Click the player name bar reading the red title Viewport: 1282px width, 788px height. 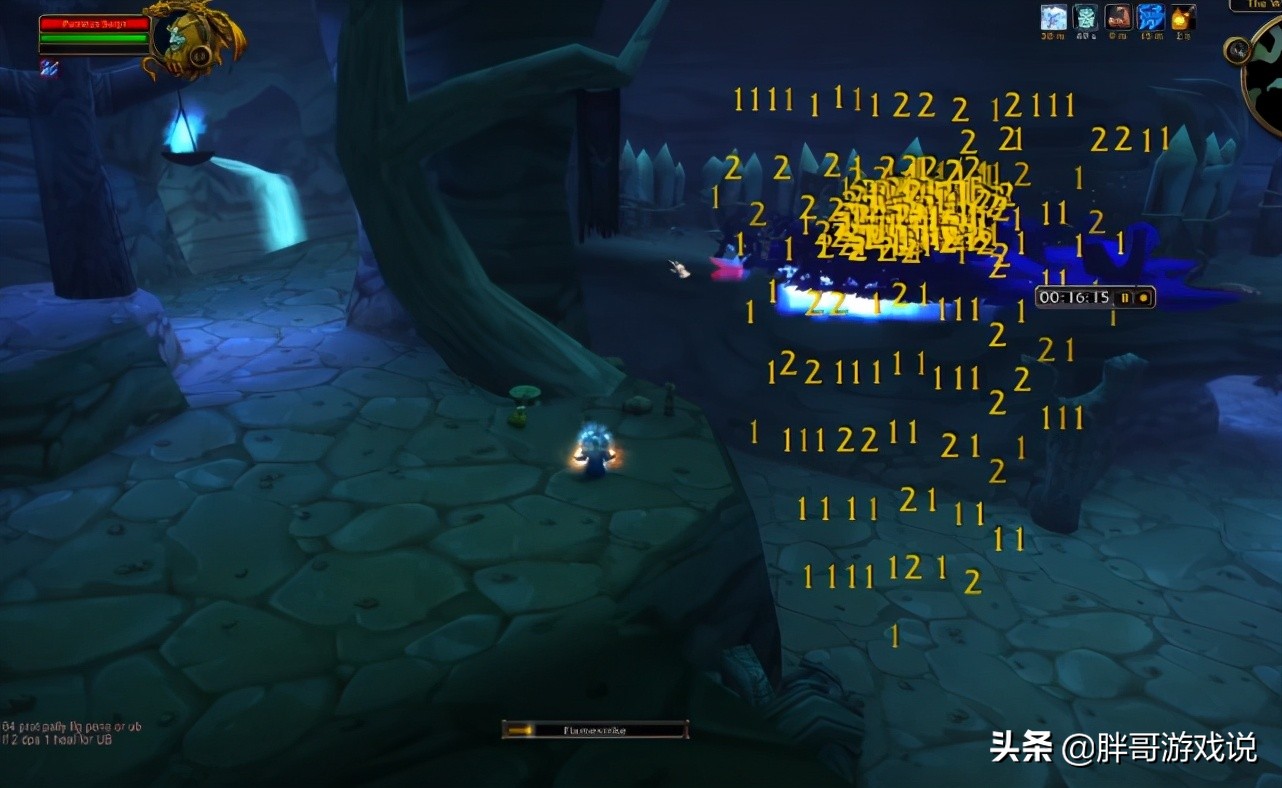(x=95, y=23)
